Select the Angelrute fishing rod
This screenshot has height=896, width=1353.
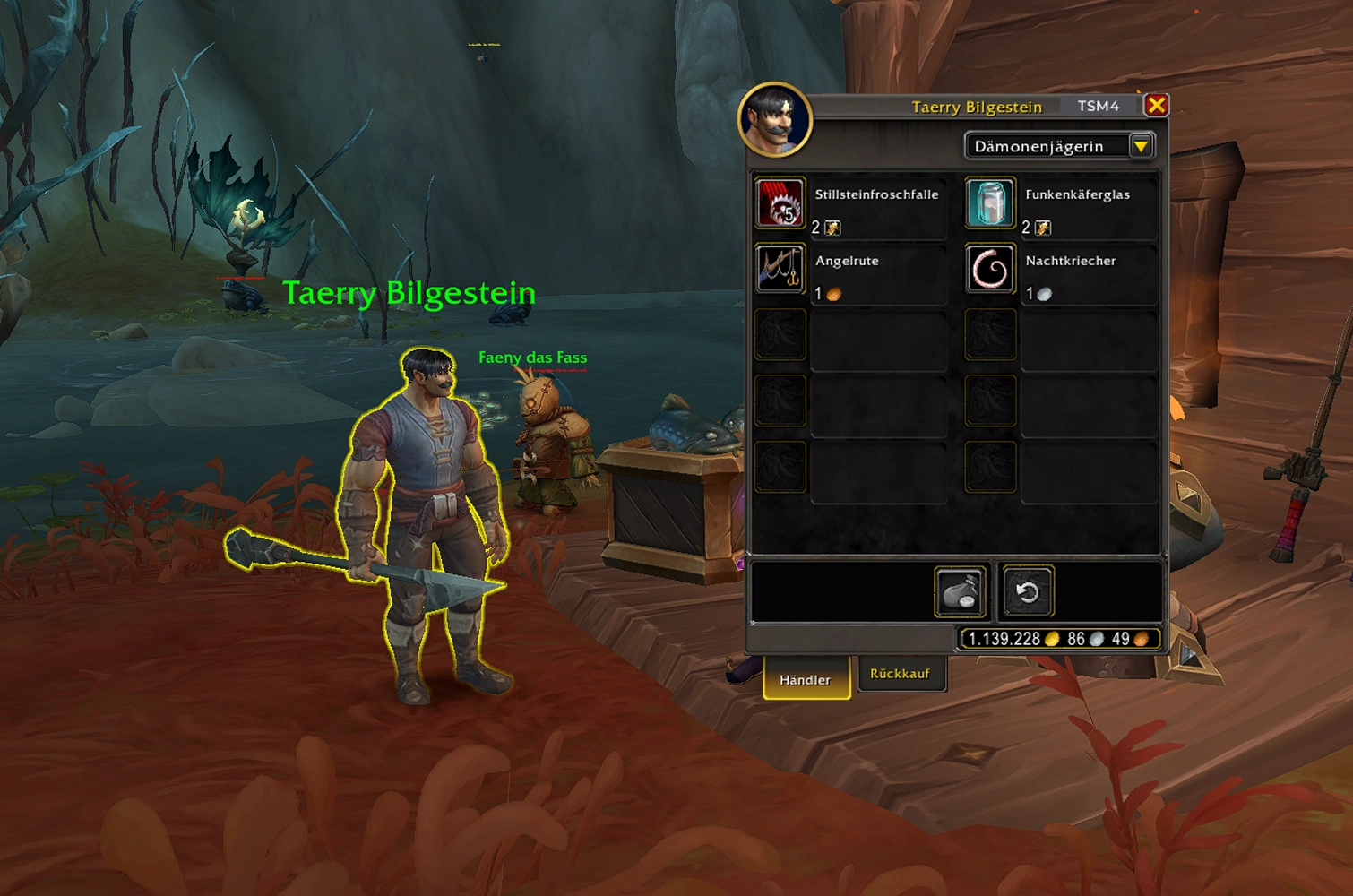point(780,269)
